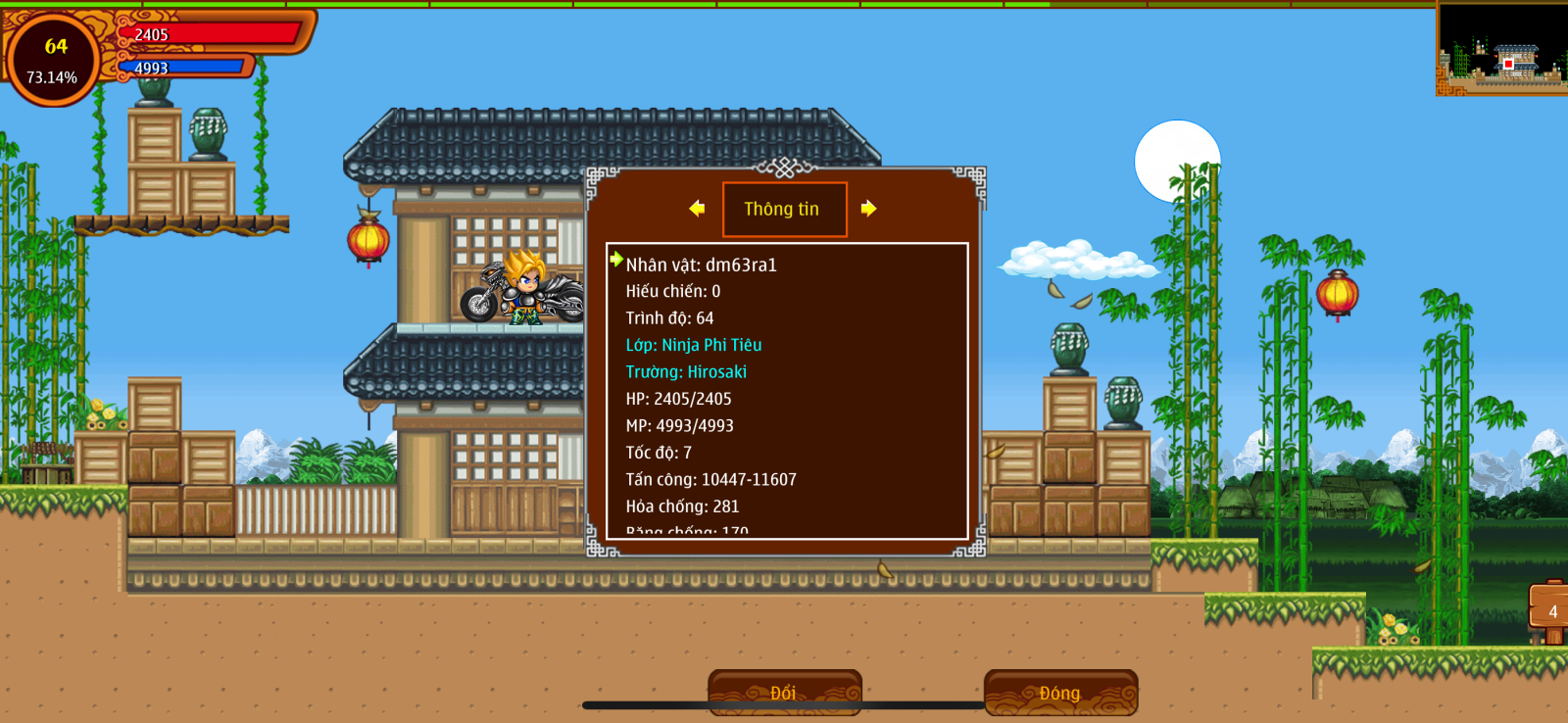Select the Tấn công stat row
This screenshot has width=1568, height=723.
pos(710,479)
